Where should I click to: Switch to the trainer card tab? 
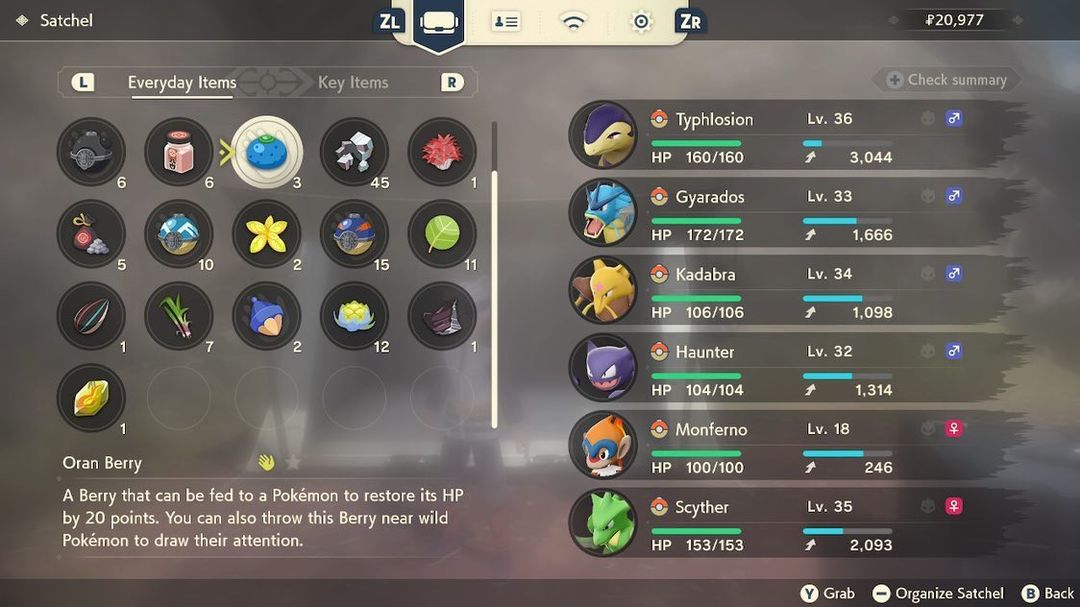[x=505, y=22]
